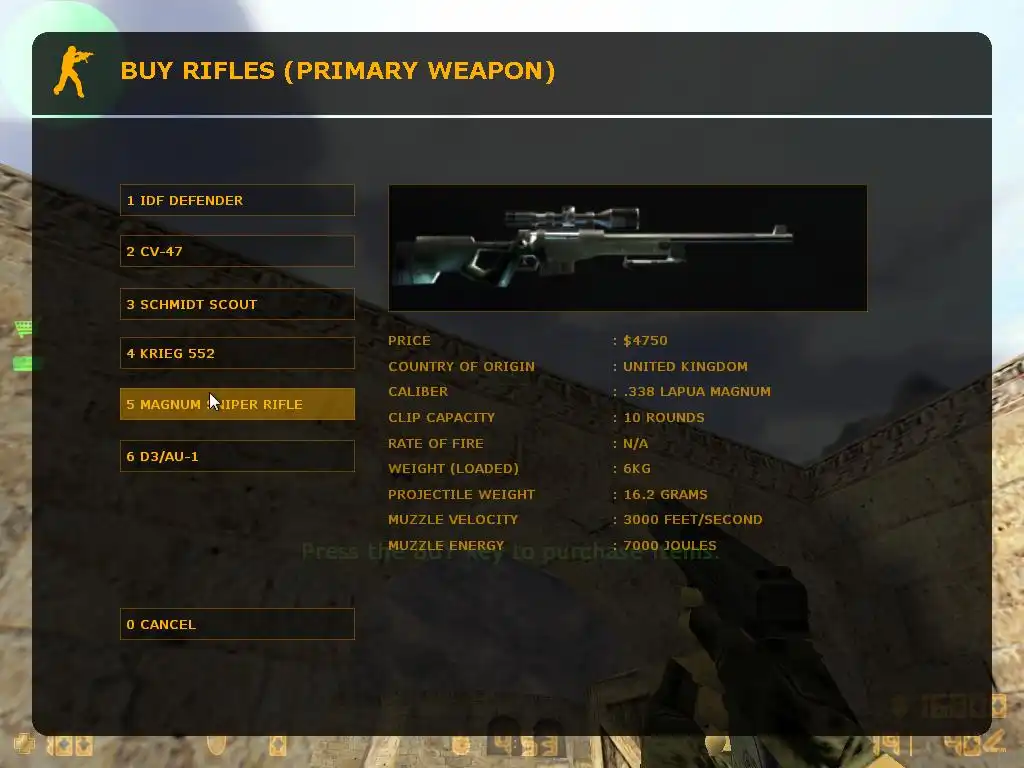Select the IDF Defender rifle
Image resolution: width=1024 pixels, height=768 pixels.
click(x=237, y=200)
